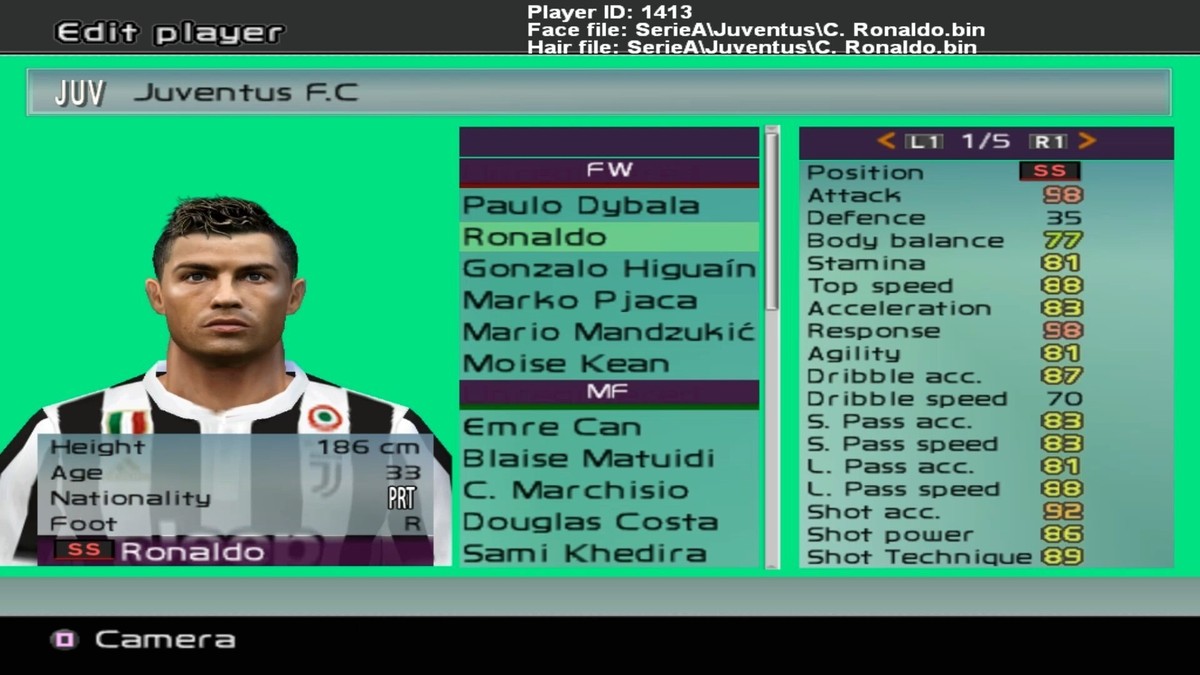The height and width of the screenshot is (675, 1200).
Task: Choose Douglas Costa from the squad
Action: tap(590, 522)
